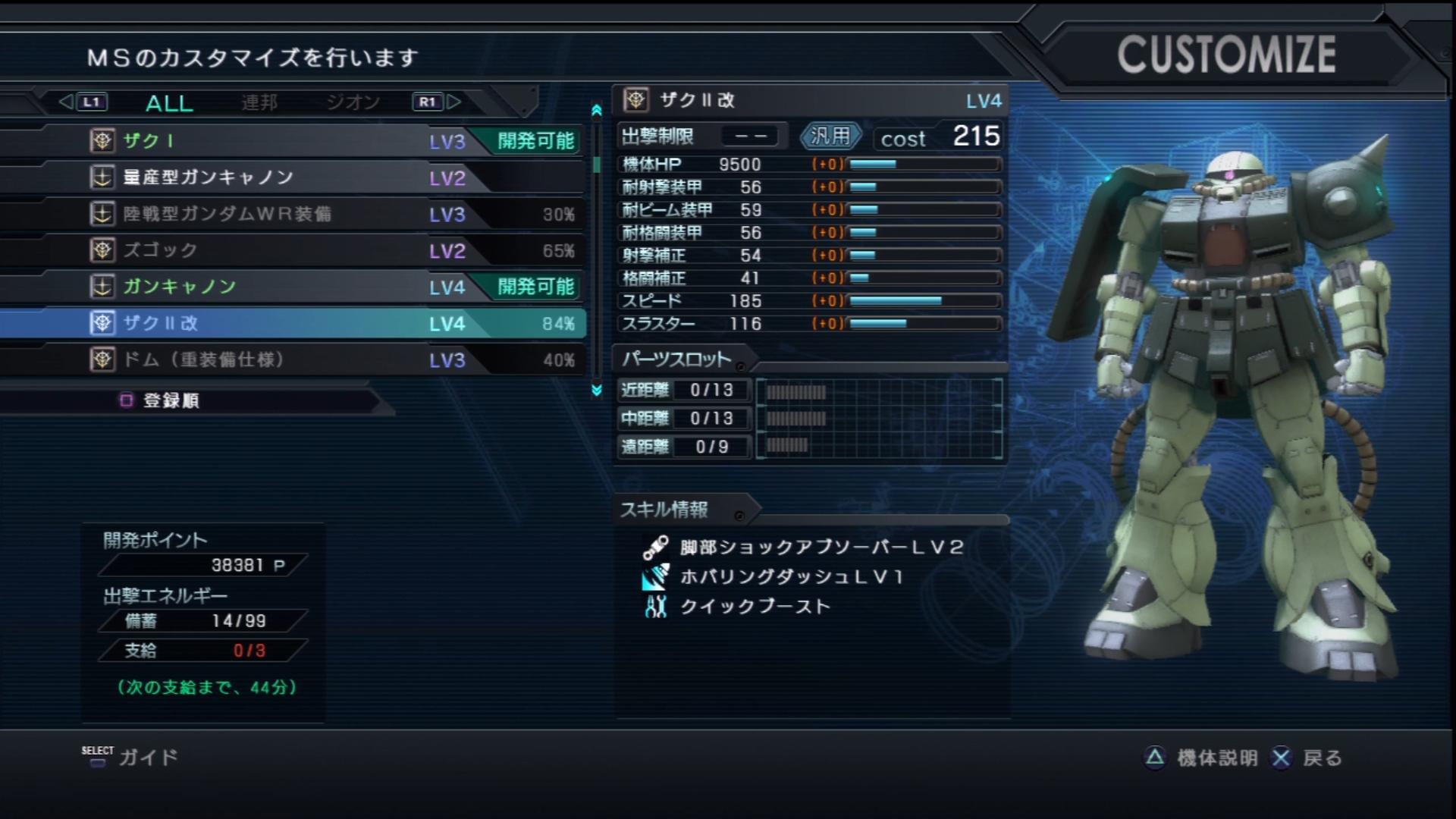Image resolution: width=1456 pixels, height=819 pixels.
Task: Switch to the ジオン faction tab
Action: coord(353,102)
